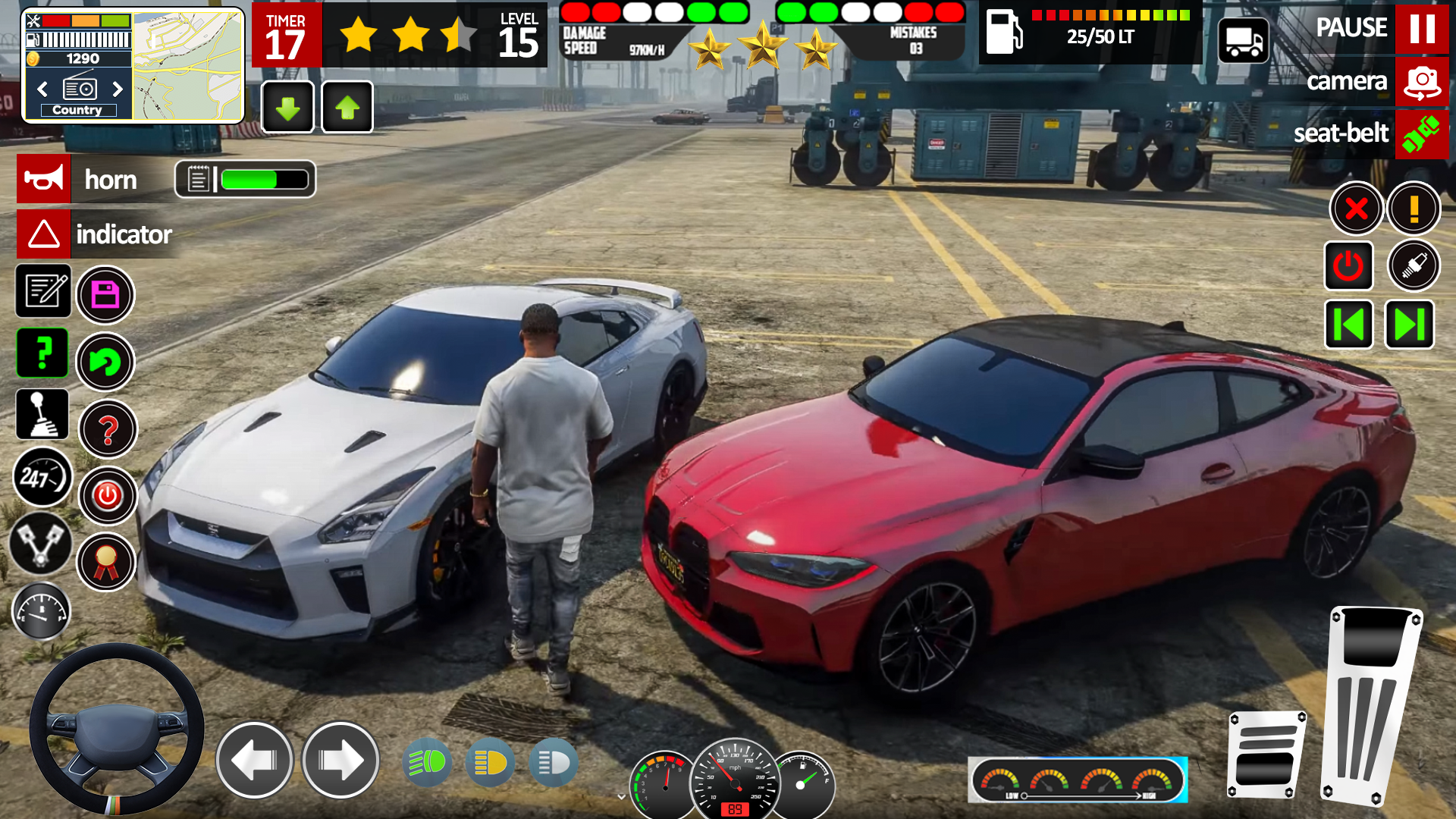Screen dimensions: 1456x819
Task: Open the Pause menu
Action: 1423,28
